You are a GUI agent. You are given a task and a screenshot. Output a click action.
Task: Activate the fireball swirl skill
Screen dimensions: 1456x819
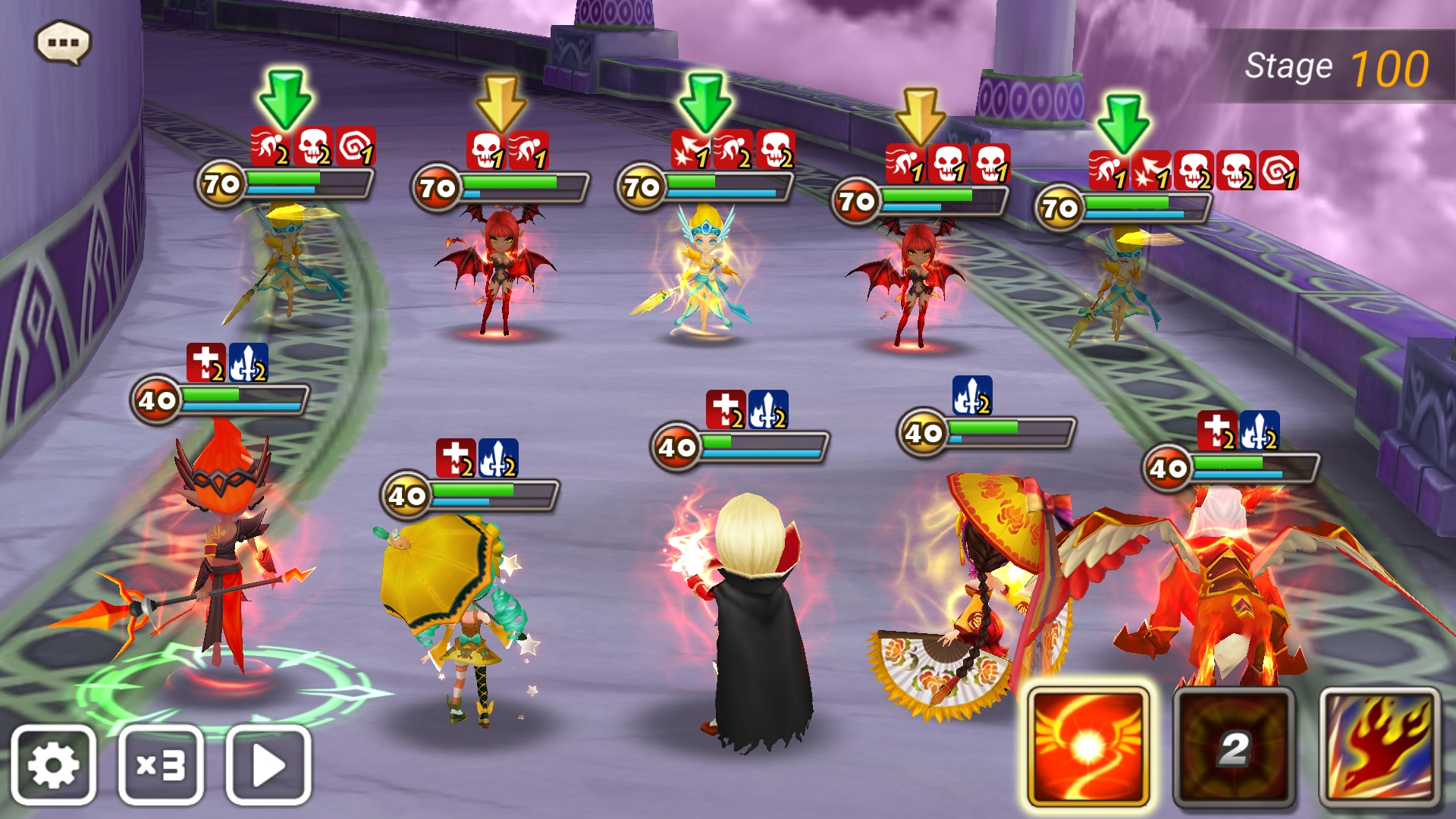pyautogui.click(x=1088, y=747)
